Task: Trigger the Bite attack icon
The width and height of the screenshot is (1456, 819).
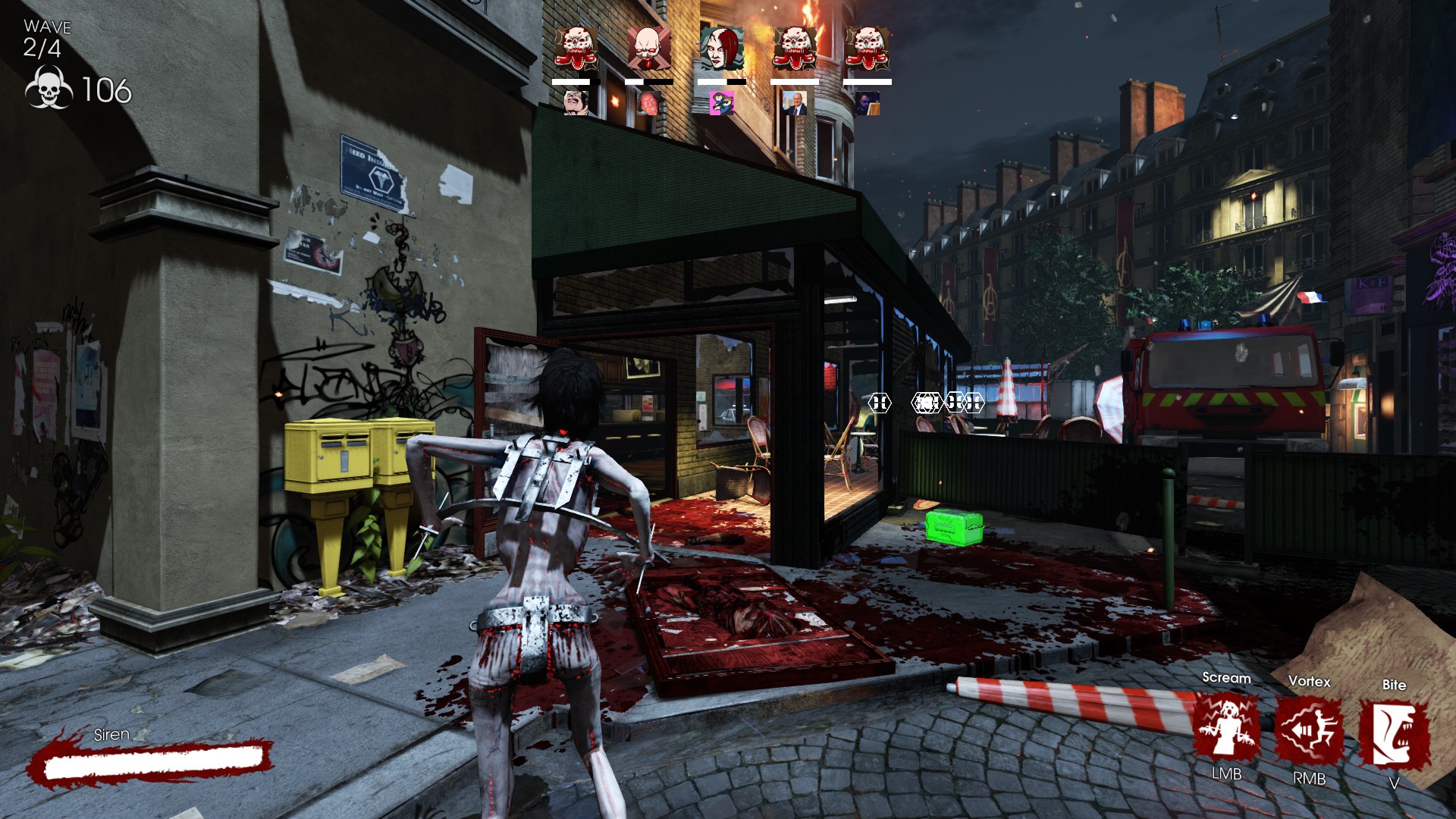Action: pyautogui.click(x=1394, y=734)
